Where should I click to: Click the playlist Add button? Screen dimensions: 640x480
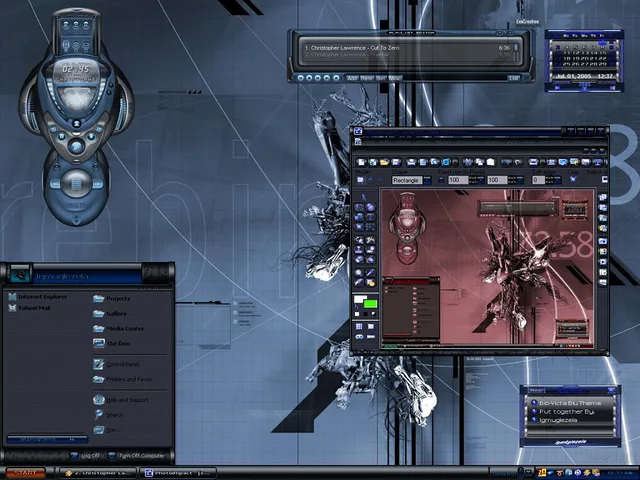tap(352, 77)
